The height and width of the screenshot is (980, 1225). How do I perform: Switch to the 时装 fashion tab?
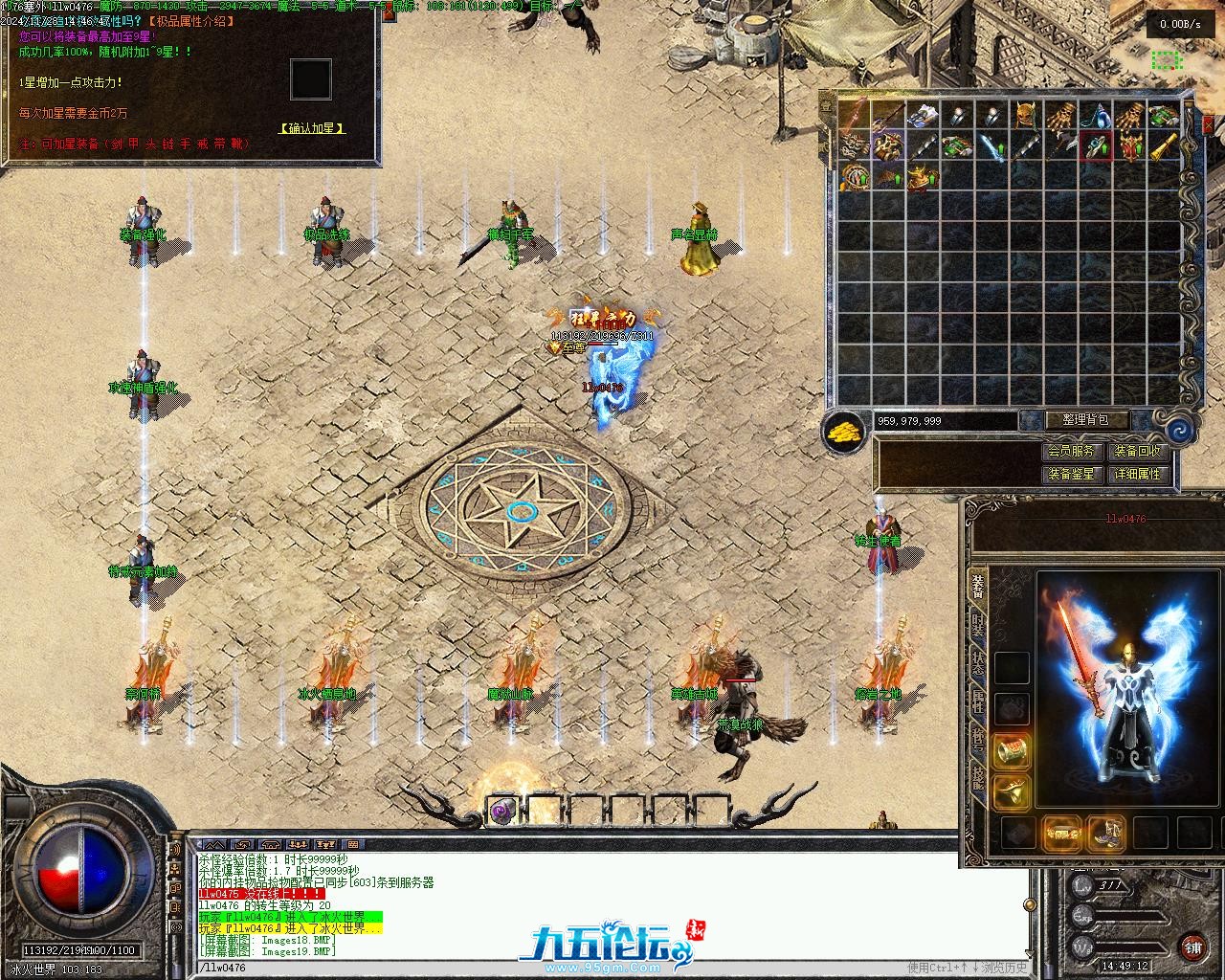[x=977, y=626]
